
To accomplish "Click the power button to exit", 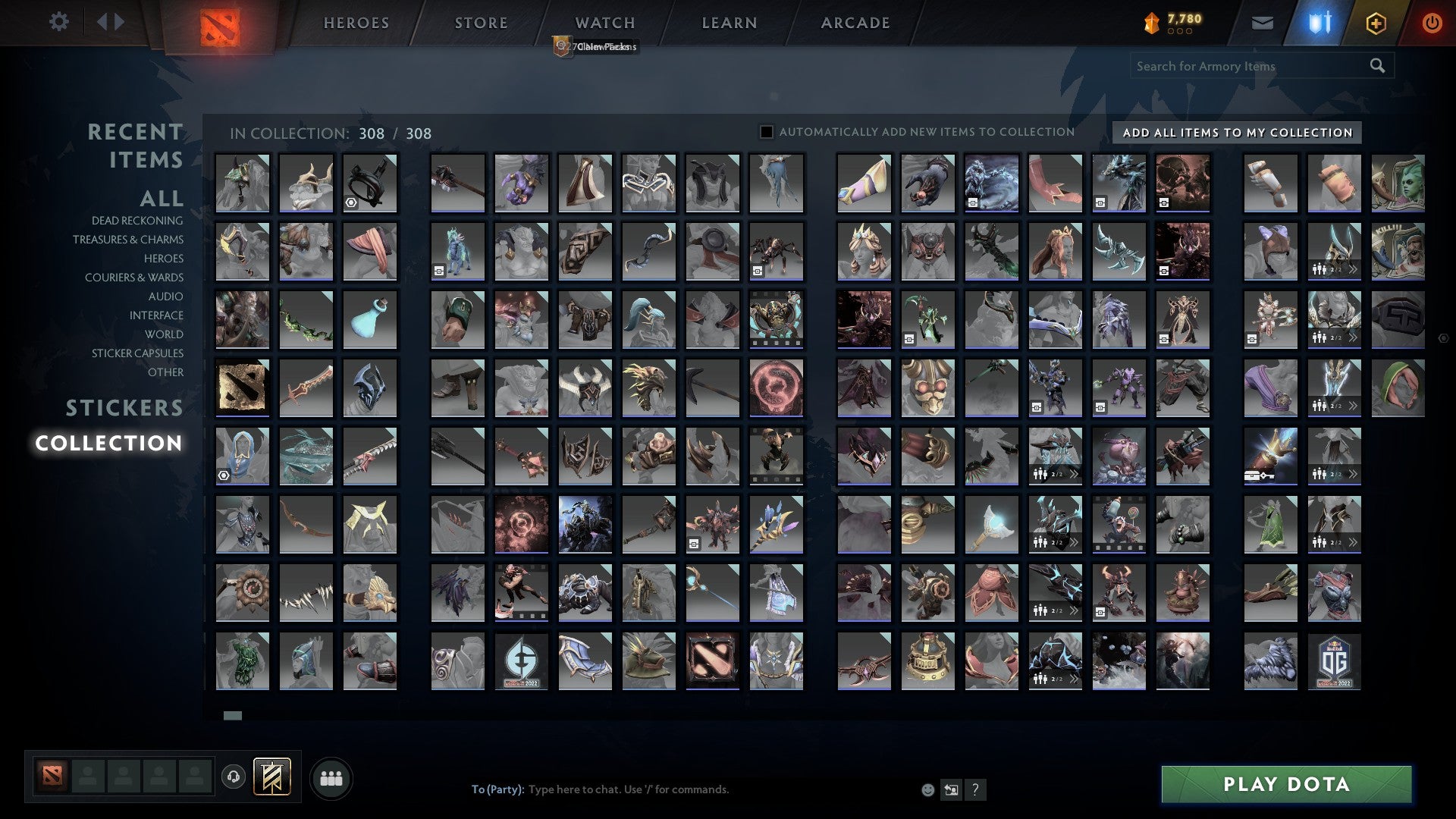I will (x=1432, y=23).
